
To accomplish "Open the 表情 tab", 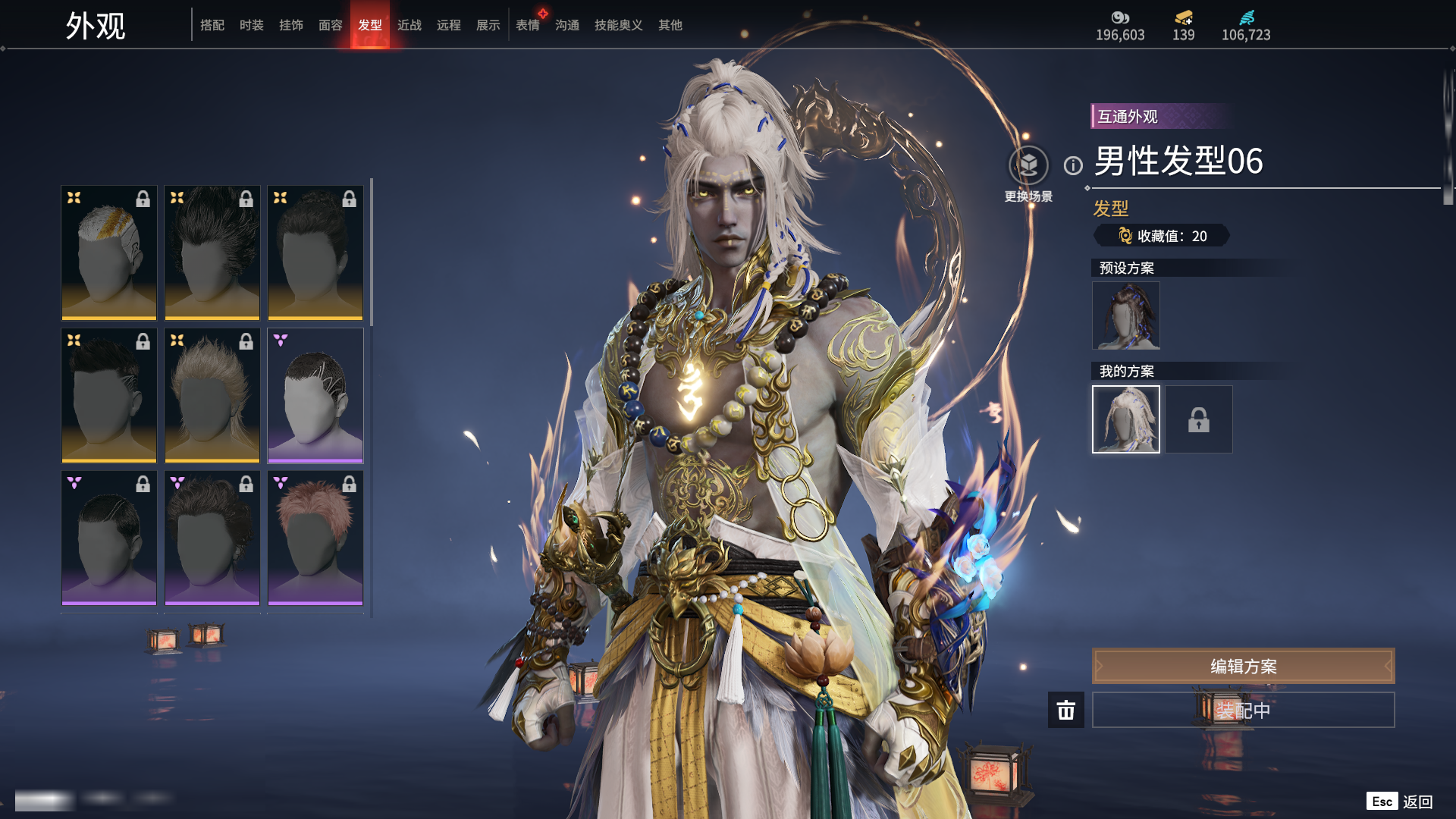I will tap(528, 25).
